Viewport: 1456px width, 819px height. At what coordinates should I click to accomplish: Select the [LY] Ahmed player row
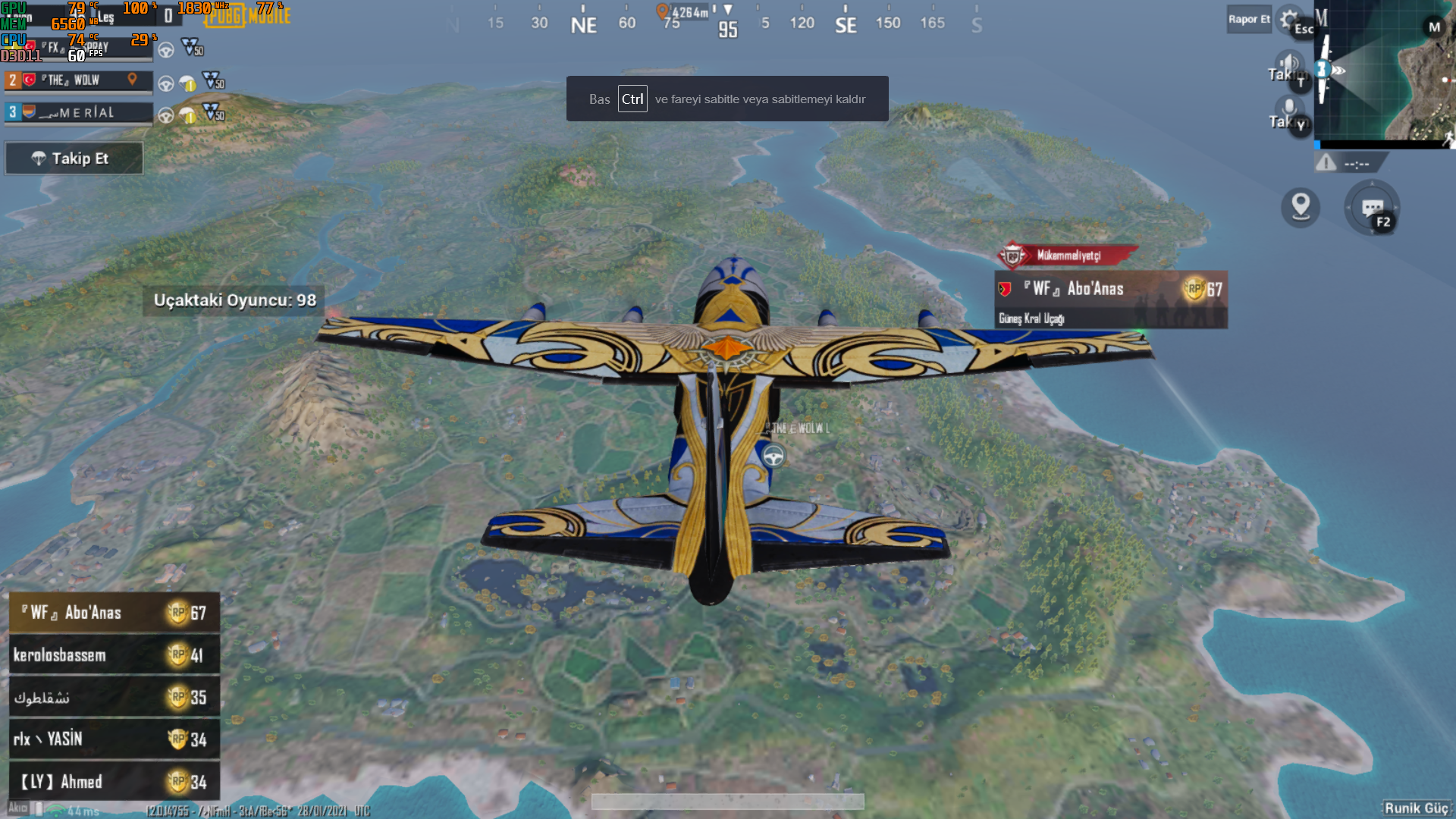pos(114,782)
